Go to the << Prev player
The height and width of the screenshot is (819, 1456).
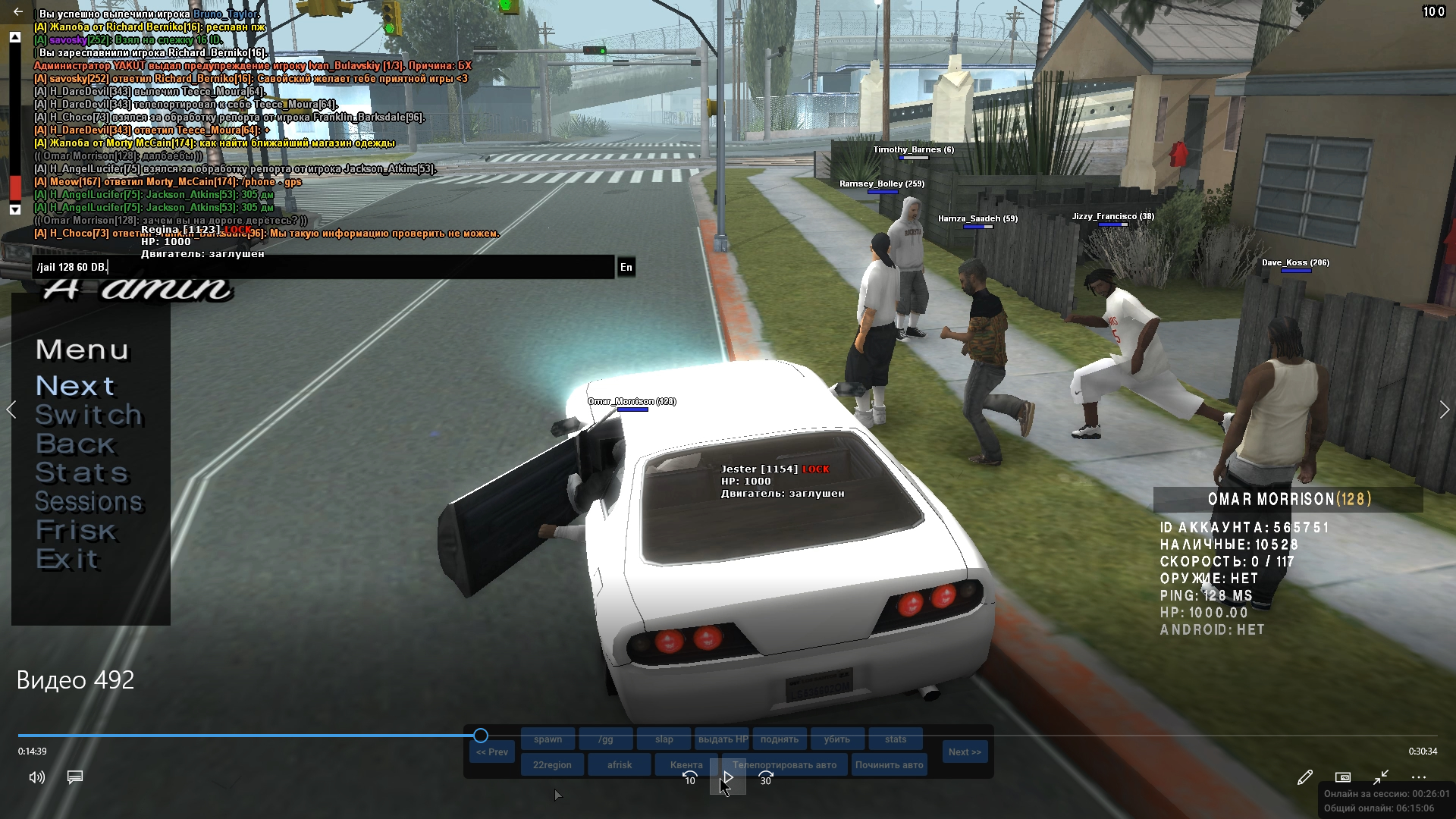click(492, 752)
